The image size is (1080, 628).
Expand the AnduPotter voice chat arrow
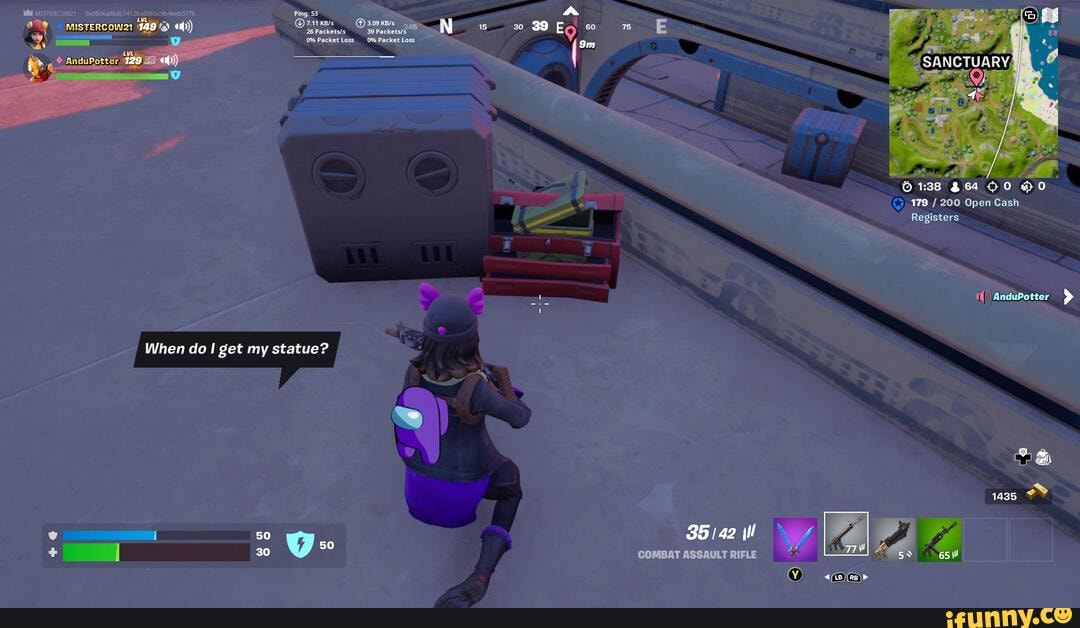(x=1068, y=296)
